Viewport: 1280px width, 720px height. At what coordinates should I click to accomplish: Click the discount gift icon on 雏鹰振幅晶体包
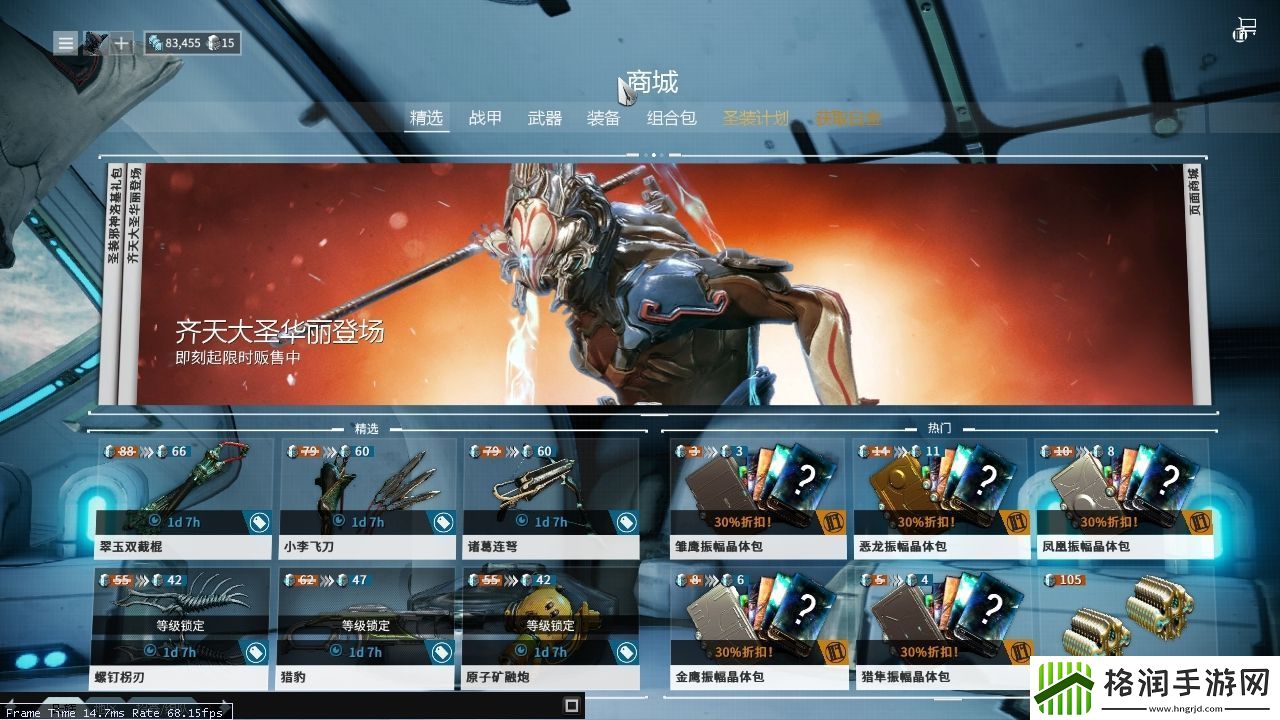pos(836,524)
